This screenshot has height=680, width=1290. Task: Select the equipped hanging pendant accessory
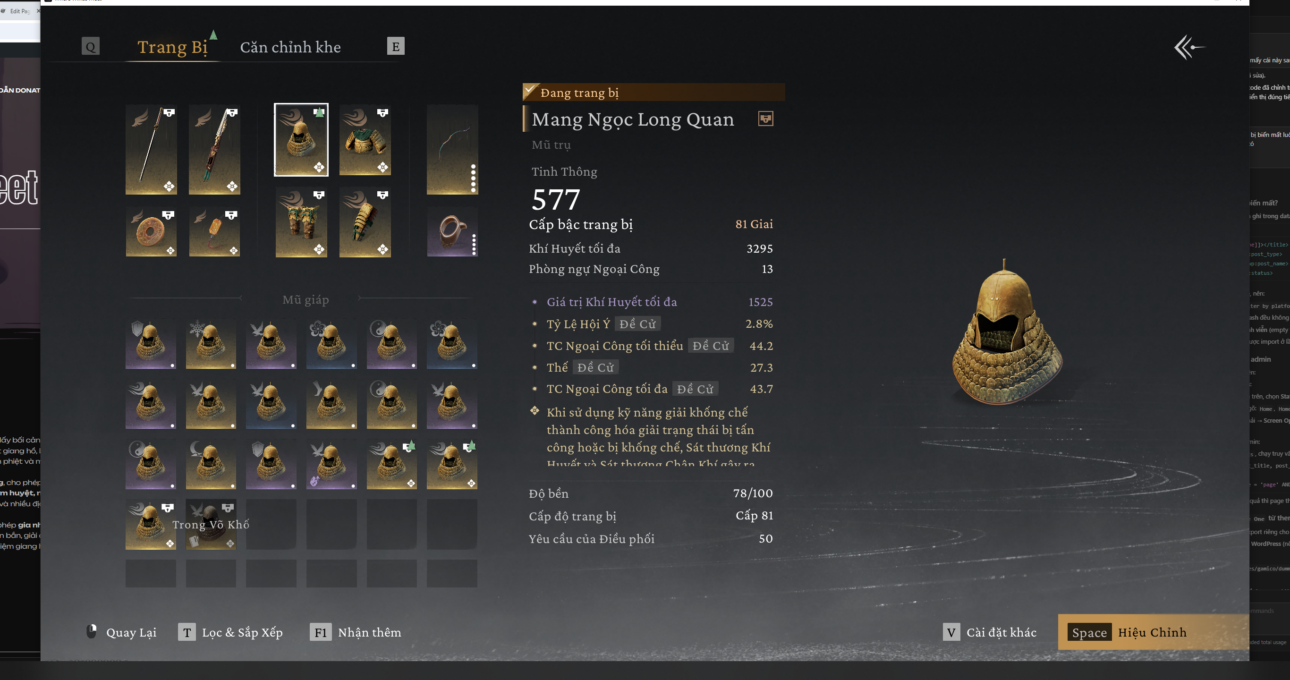click(x=214, y=231)
